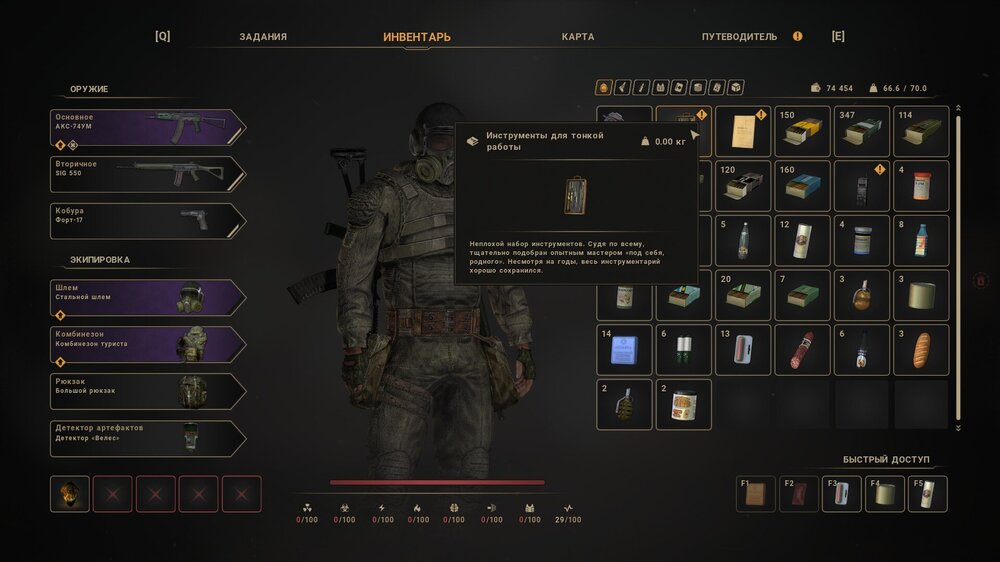The width and height of the screenshot is (1000, 562).
Task: Select the bread loaf inventory item
Action: point(921,350)
